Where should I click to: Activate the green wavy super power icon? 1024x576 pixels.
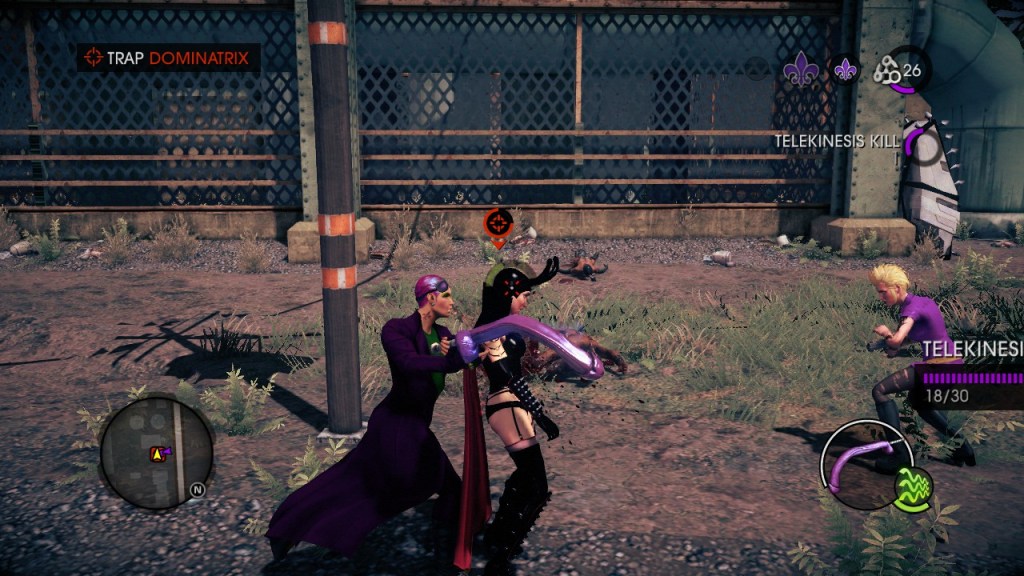click(912, 490)
